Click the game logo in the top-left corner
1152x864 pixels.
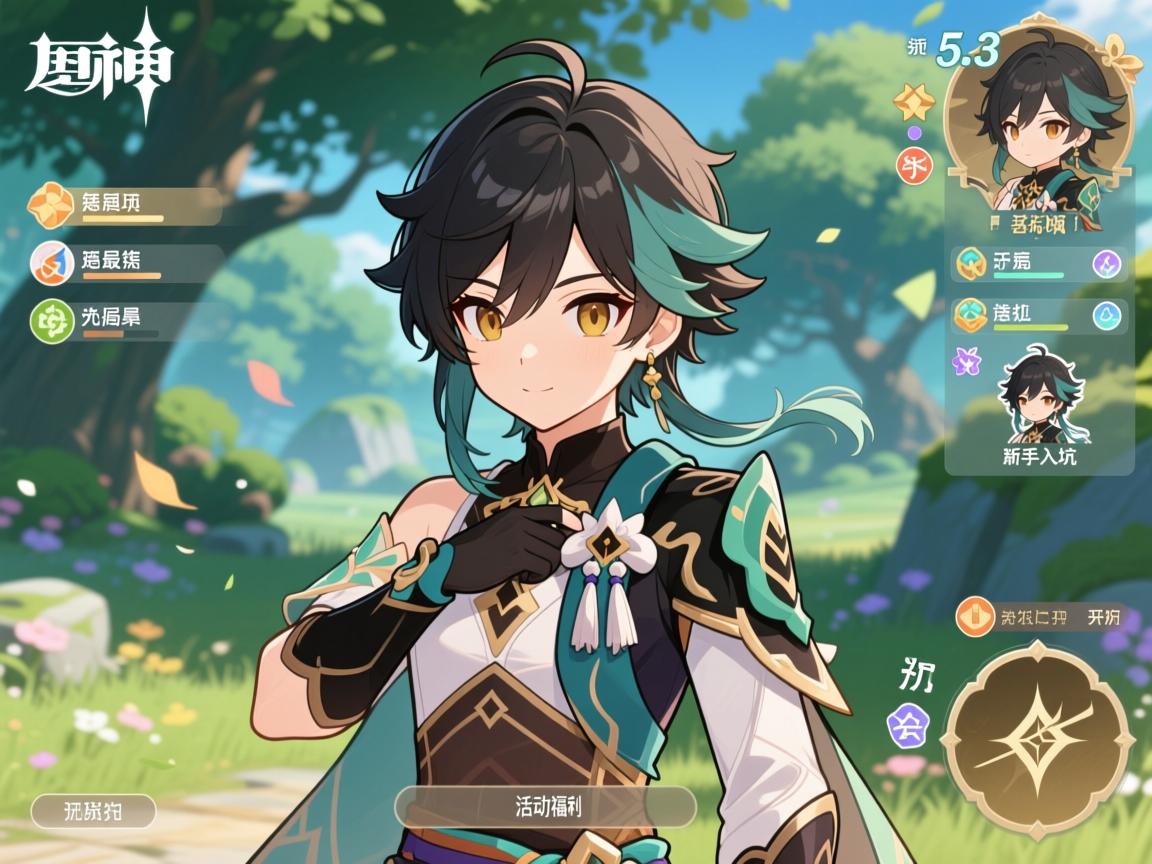pyautogui.click(x=98, y=66)
